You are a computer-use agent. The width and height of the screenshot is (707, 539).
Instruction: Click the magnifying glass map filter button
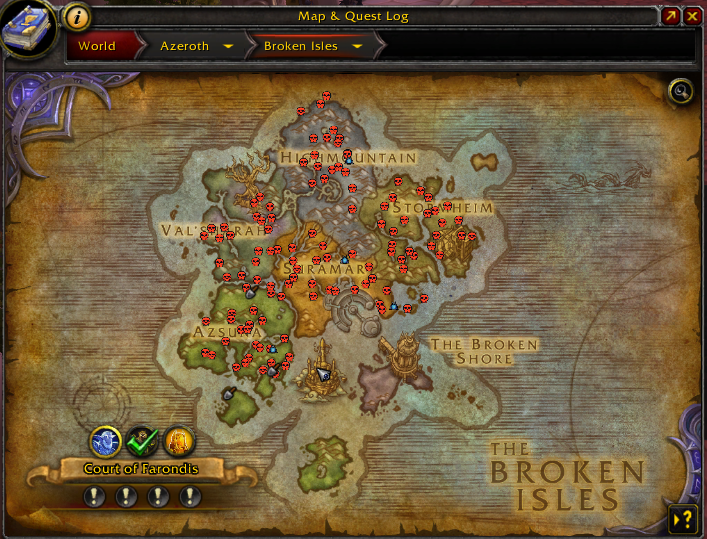pos(681,92)
